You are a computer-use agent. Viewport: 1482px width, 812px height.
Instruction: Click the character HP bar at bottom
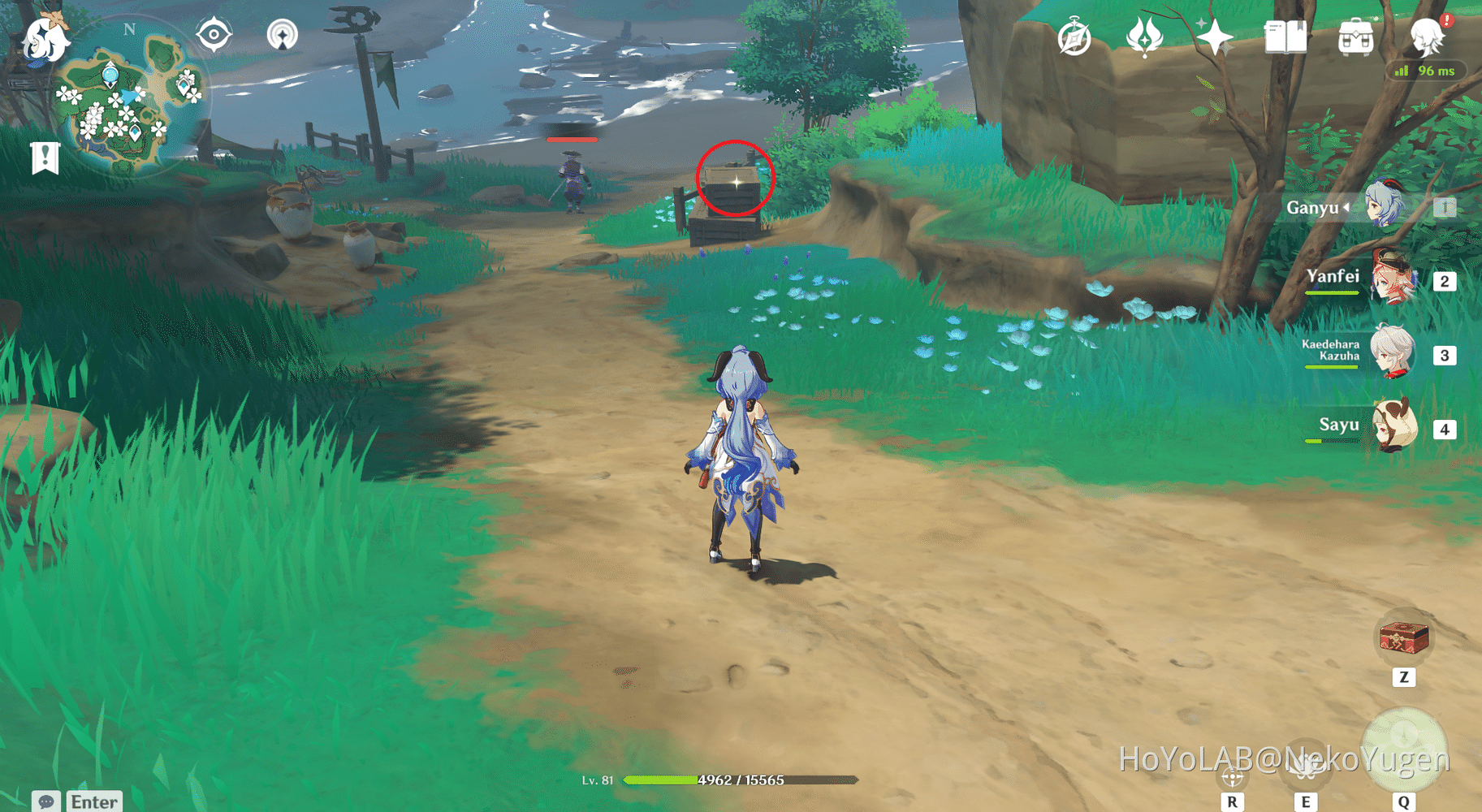[737, 780]
